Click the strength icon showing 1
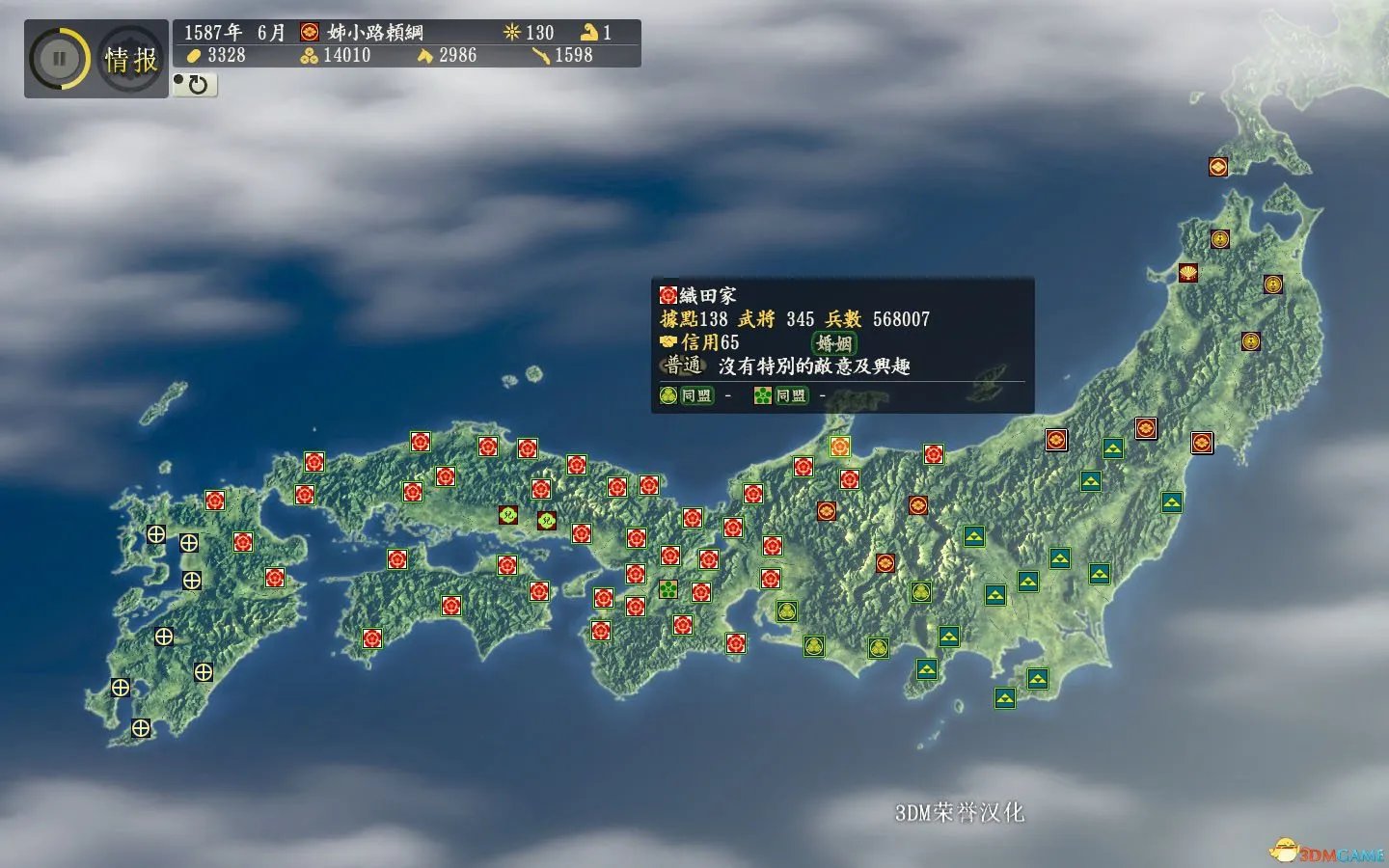The height and width of the screenshot is (868, 1389). (x=591, y=32)
